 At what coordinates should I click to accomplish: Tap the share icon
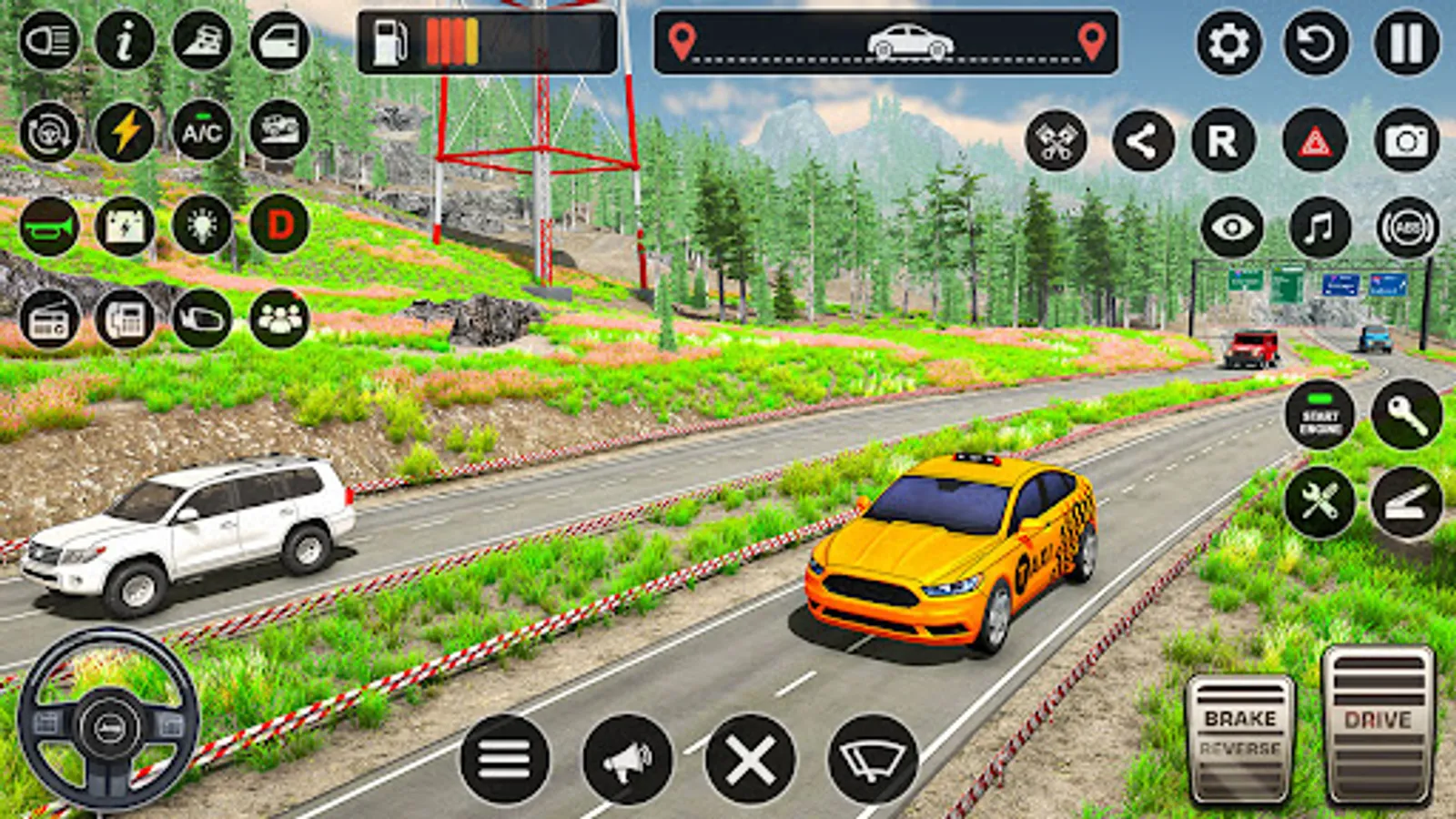tap(1143, 141)
